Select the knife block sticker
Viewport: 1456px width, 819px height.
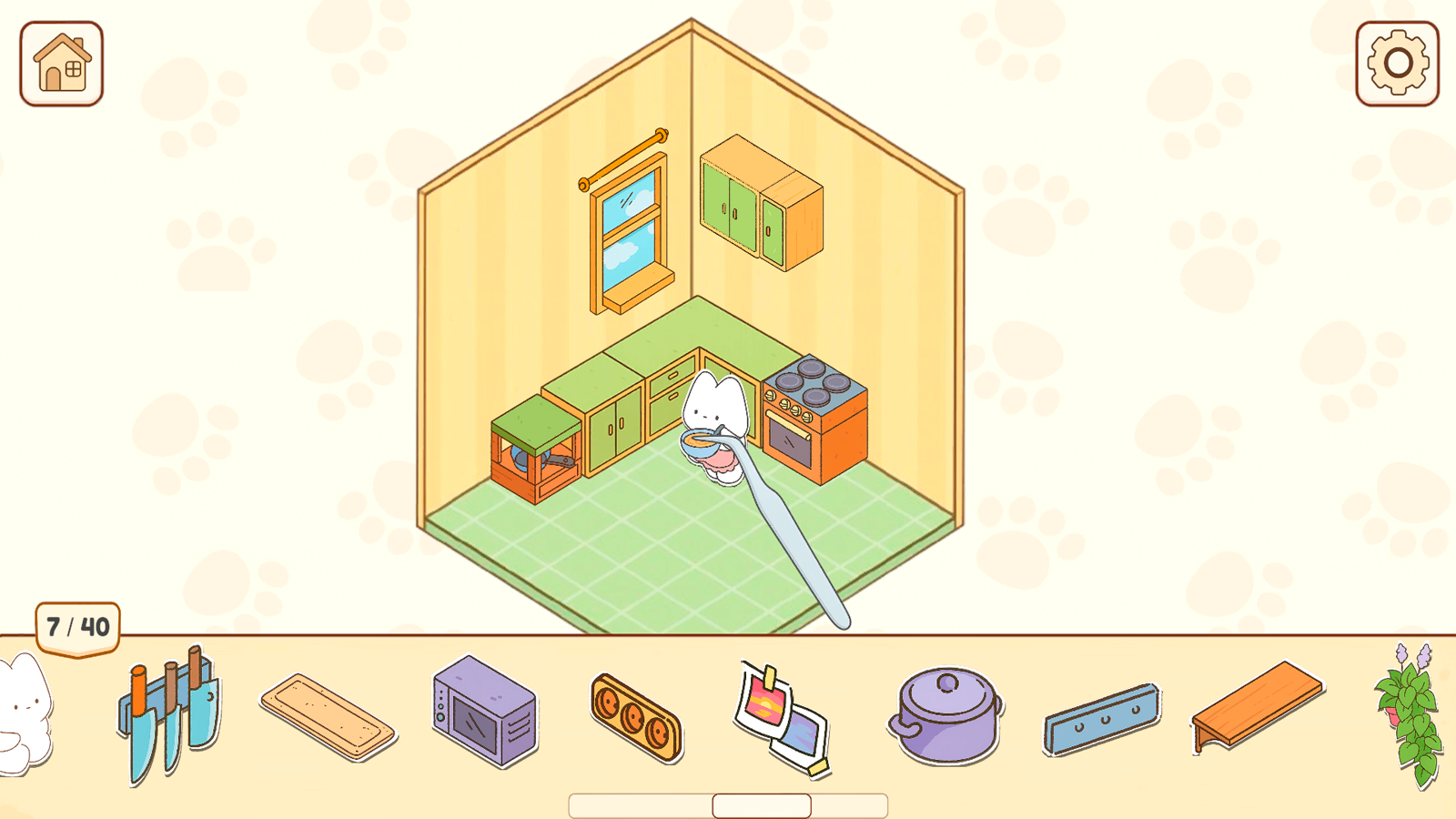[x=168, y=714]
